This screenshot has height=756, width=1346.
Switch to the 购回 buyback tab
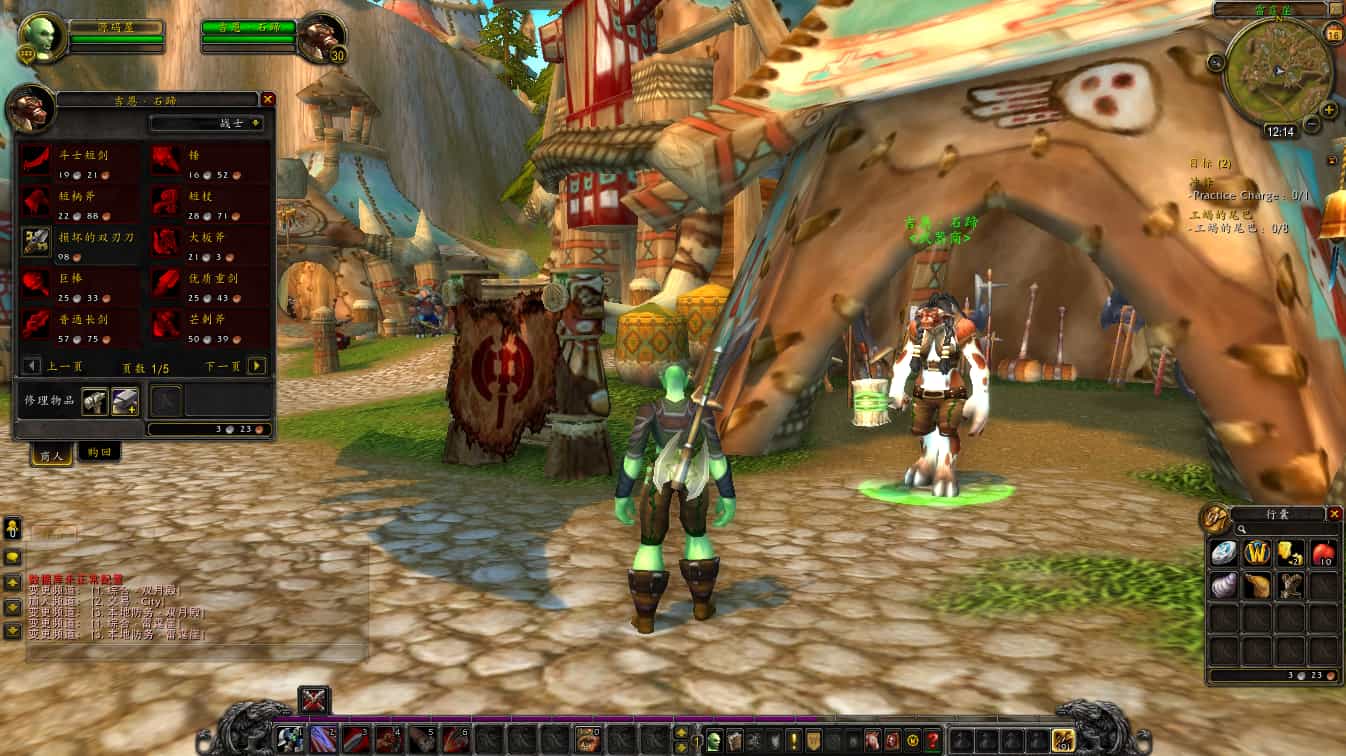(99, 452)
